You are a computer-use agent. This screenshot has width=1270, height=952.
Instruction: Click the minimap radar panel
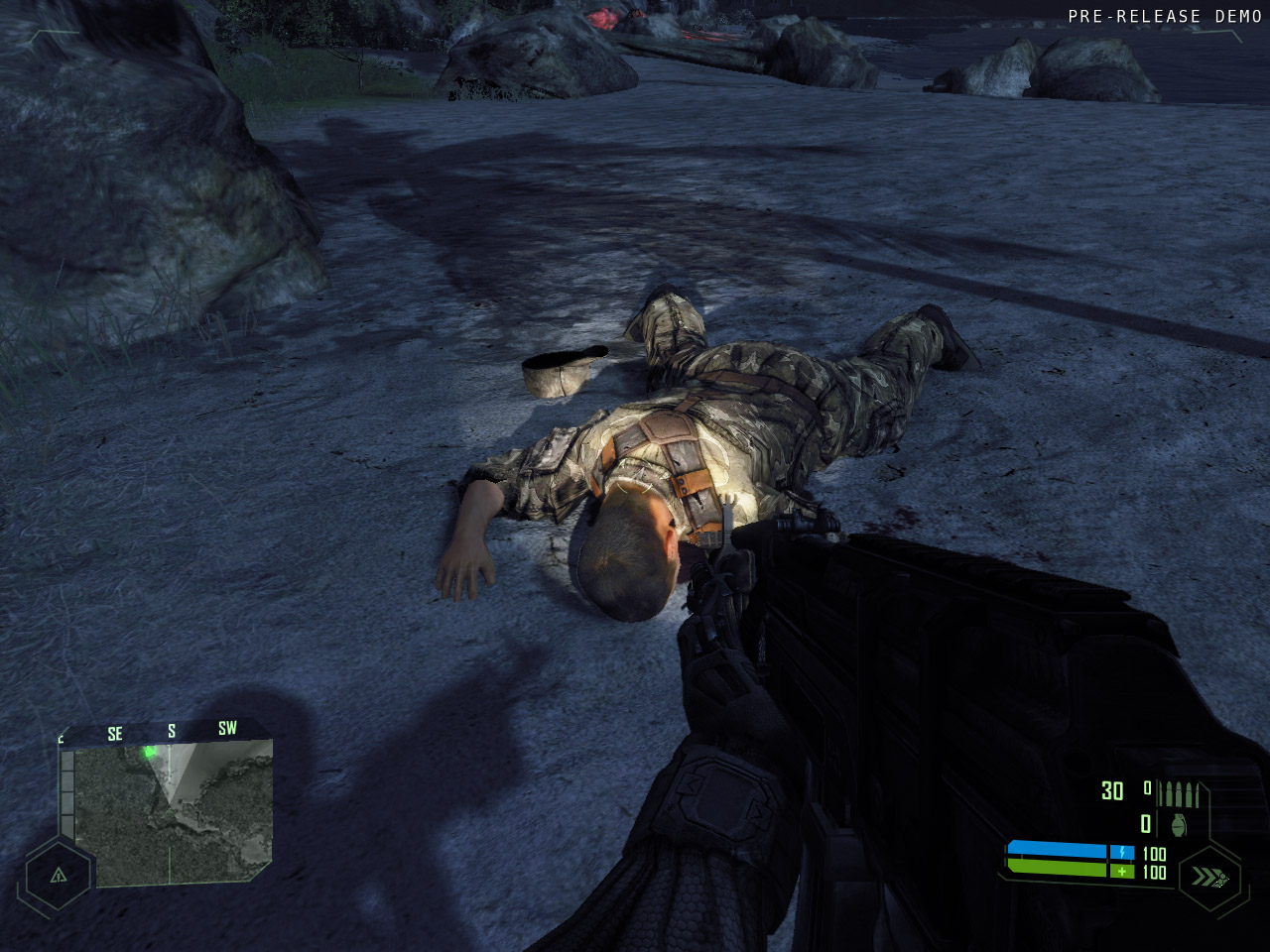pos(173,813)
